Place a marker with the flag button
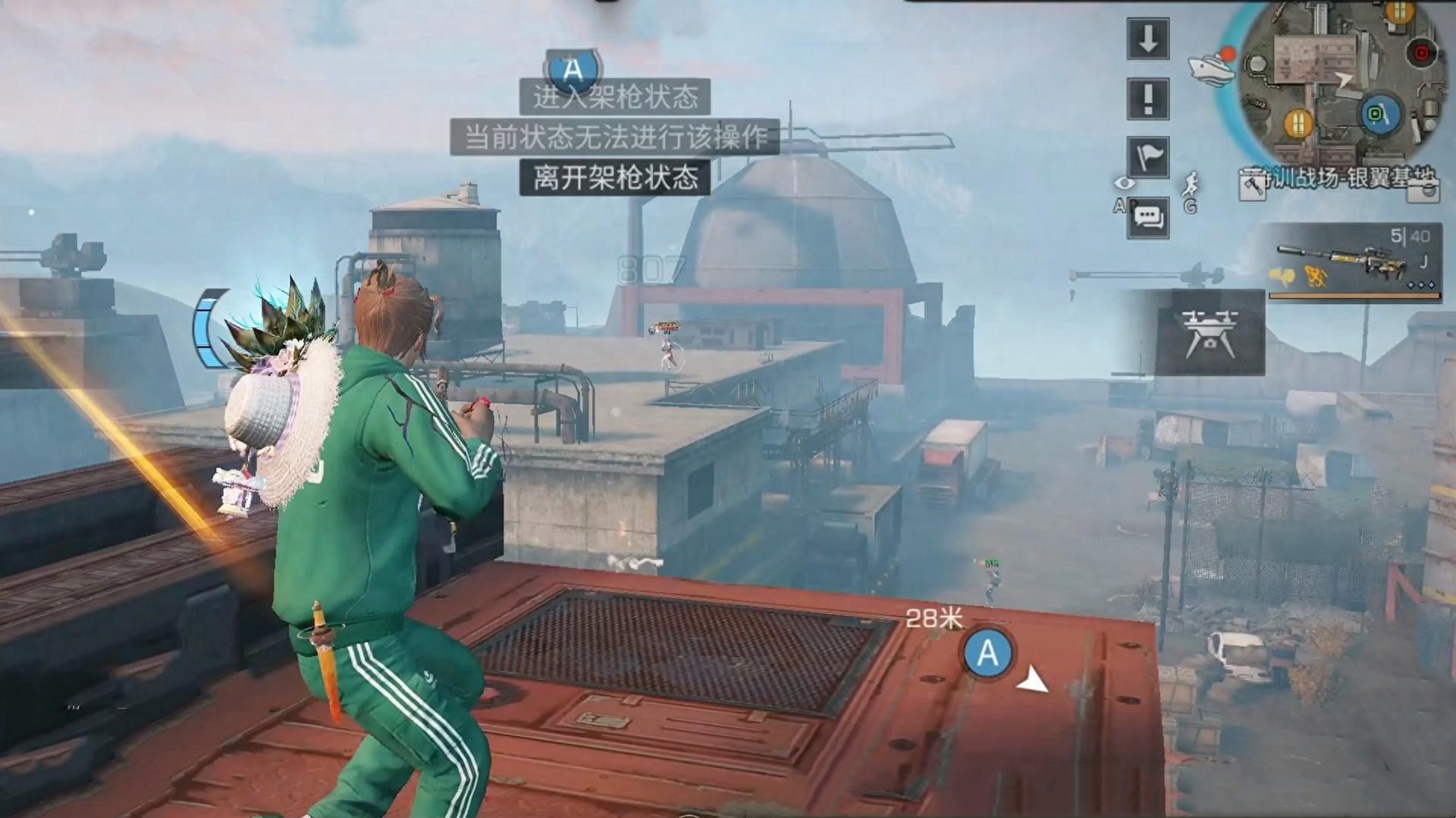1456x818 pixels. tap(1147, 158)
